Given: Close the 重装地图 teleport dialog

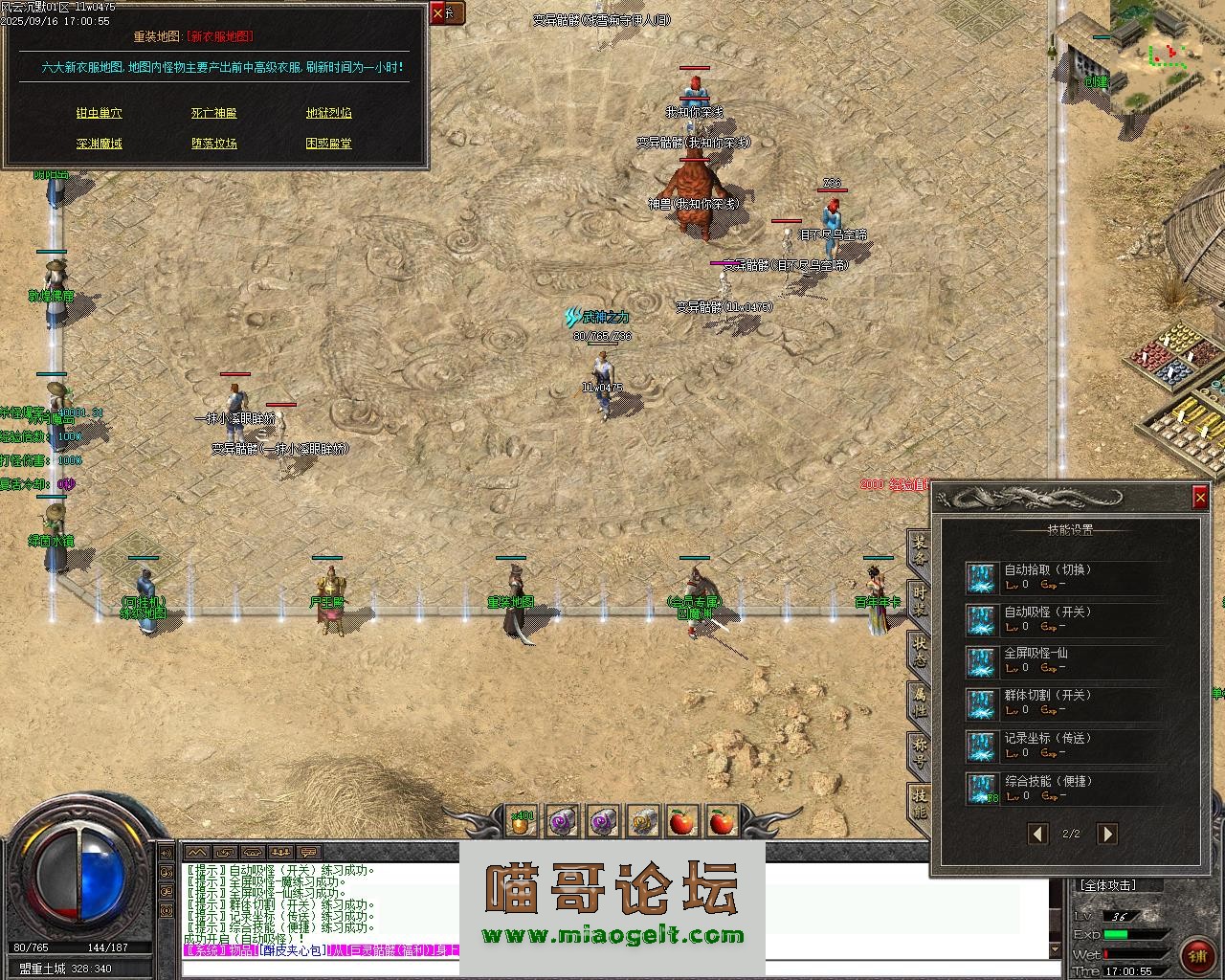Looking at the screenshot, I should tap(438, 13).
